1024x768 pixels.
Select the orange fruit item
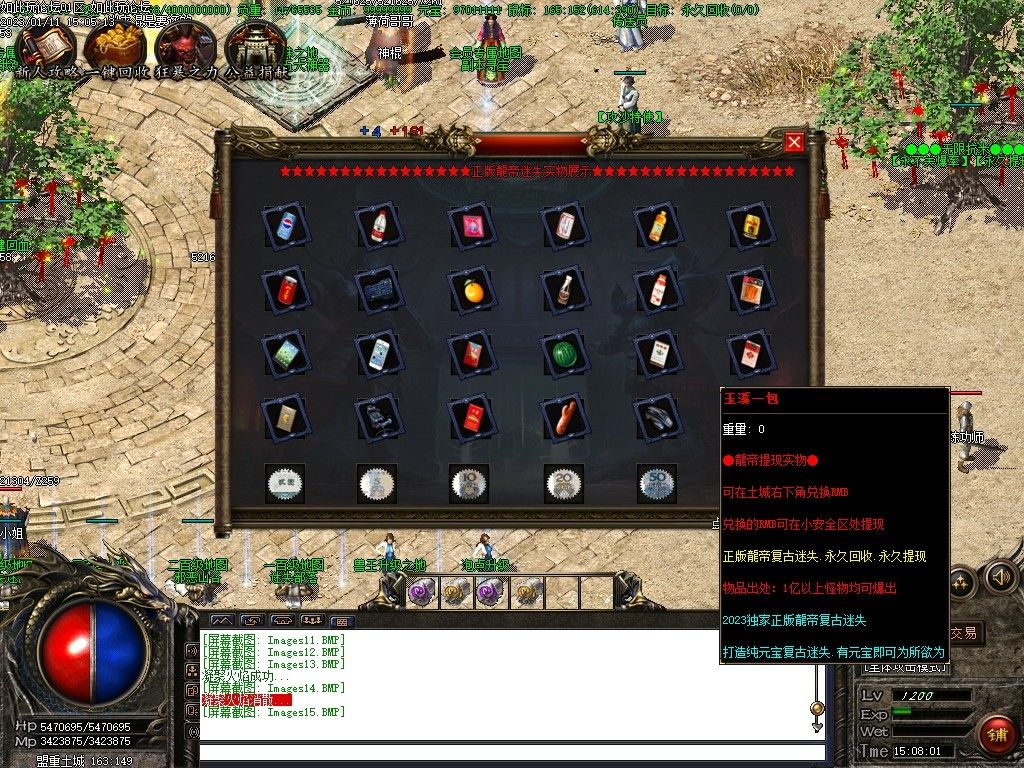click(x=472, y=290)
